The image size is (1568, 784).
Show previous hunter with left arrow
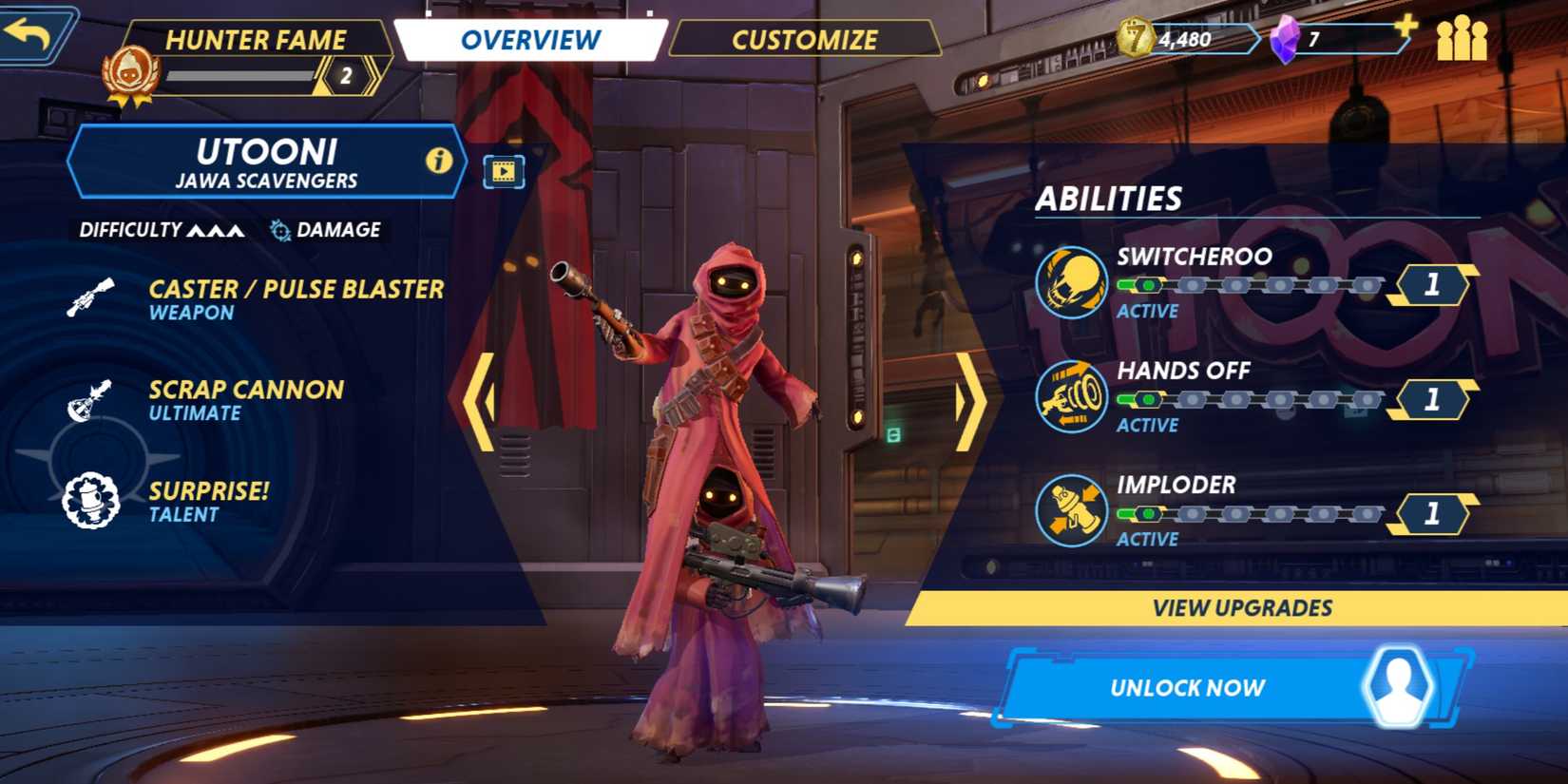[x=480, y=401]
